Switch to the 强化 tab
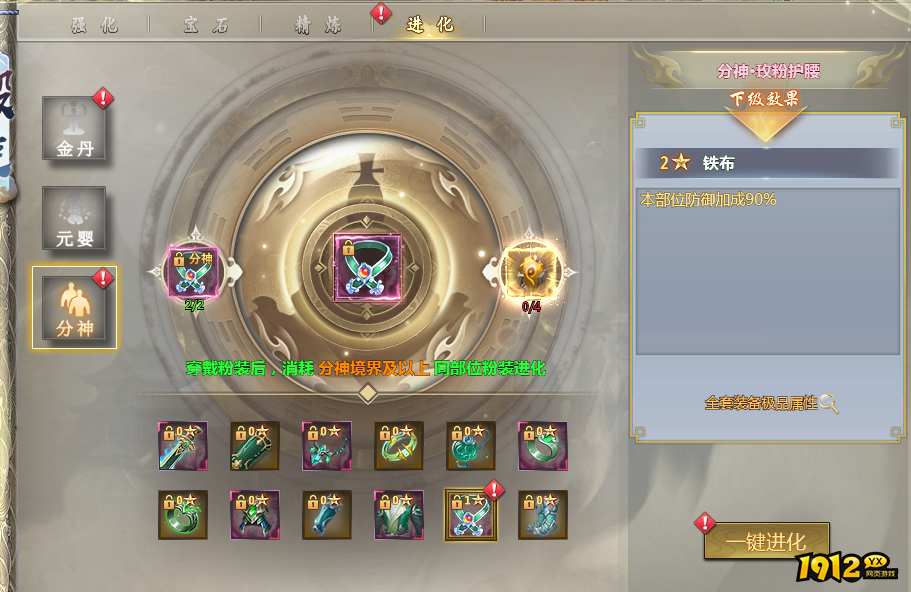The image size is (911, 592). point(96,25)
